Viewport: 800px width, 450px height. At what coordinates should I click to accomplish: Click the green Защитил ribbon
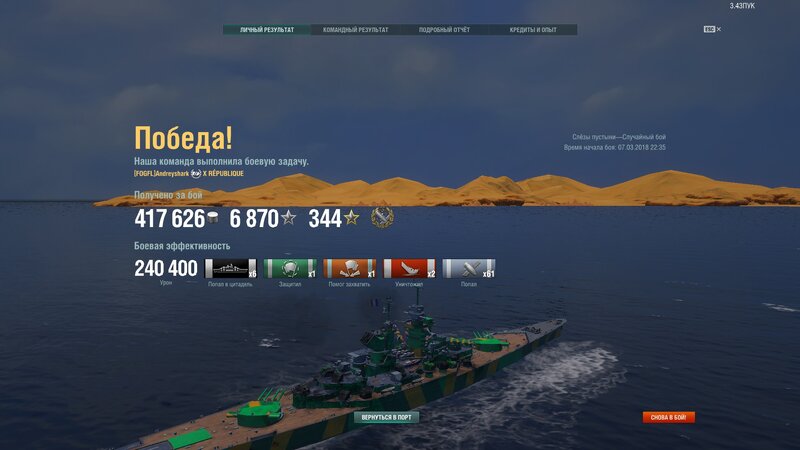tap(290, 268)
